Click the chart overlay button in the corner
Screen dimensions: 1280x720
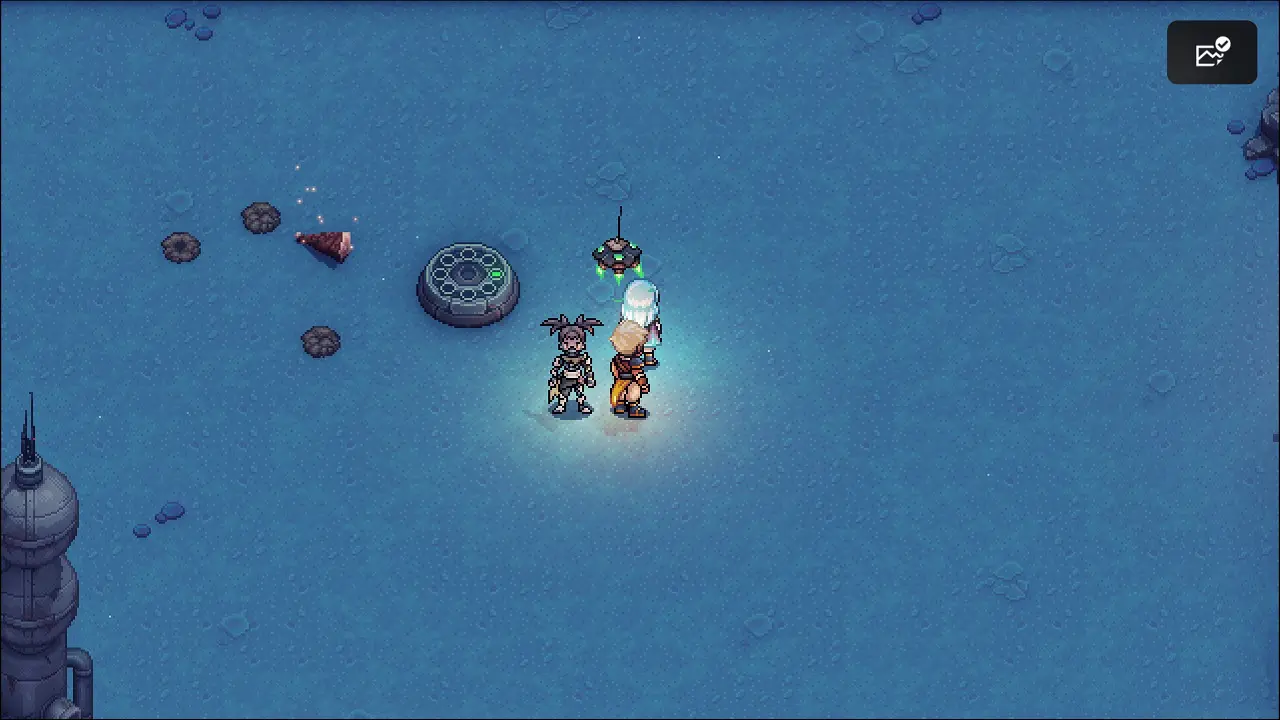1211,52
